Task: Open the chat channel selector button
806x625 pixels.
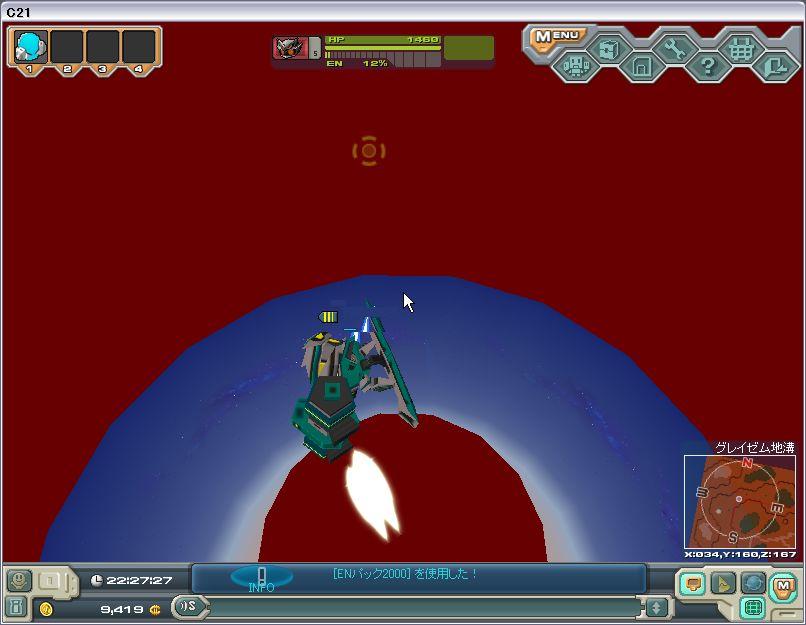Action: [187, 606]
